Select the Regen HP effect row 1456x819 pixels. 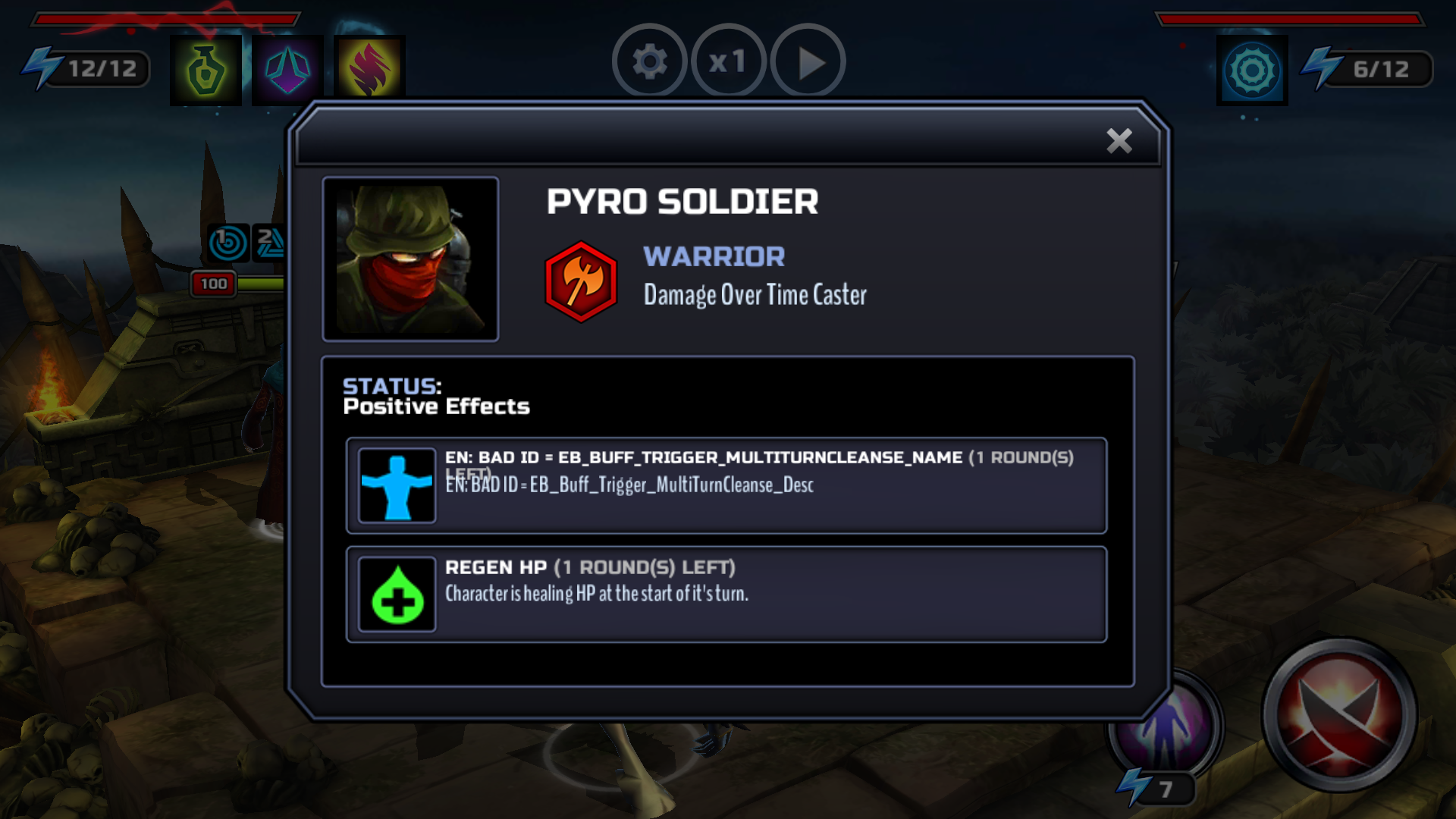726,595
